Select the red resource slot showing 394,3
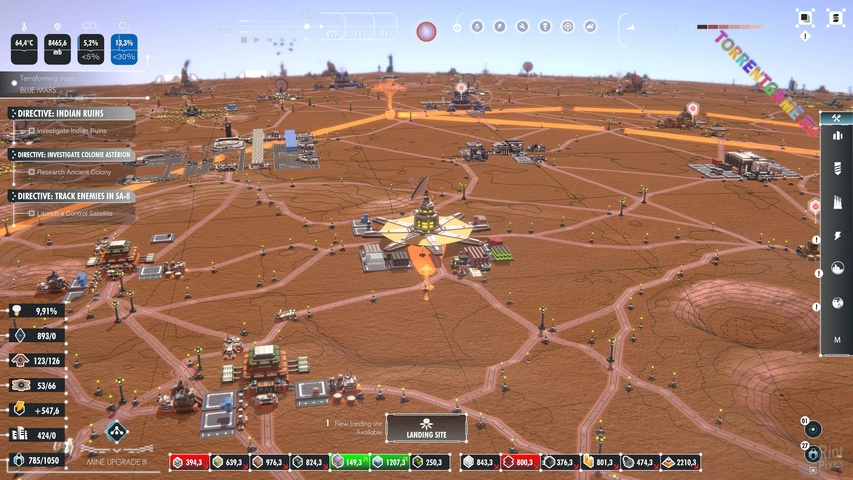Image resolution: width=853 pixels, height=480 pixels. 184,462
